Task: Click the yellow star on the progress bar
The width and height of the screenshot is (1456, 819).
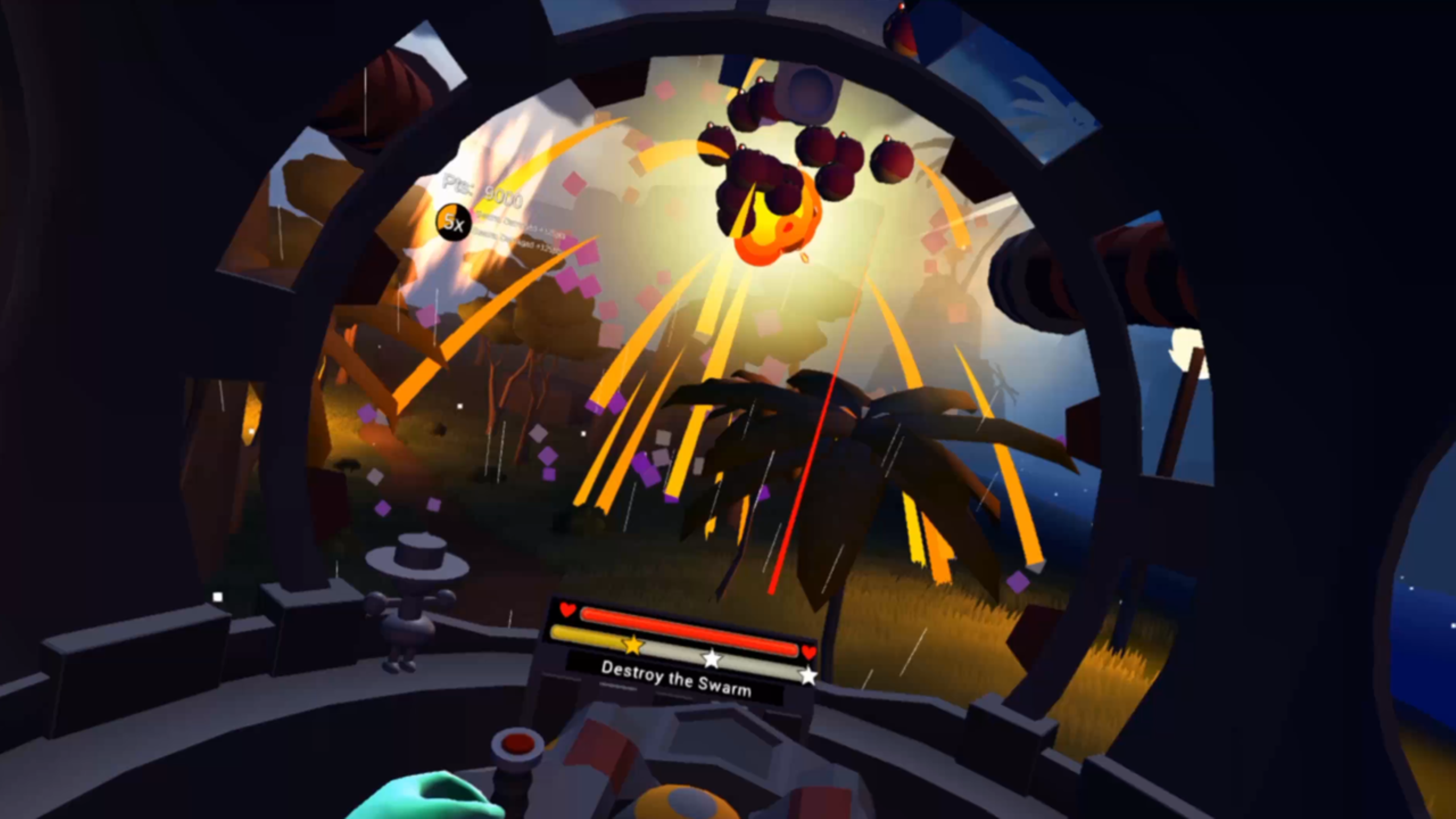Action: point(632,645)
